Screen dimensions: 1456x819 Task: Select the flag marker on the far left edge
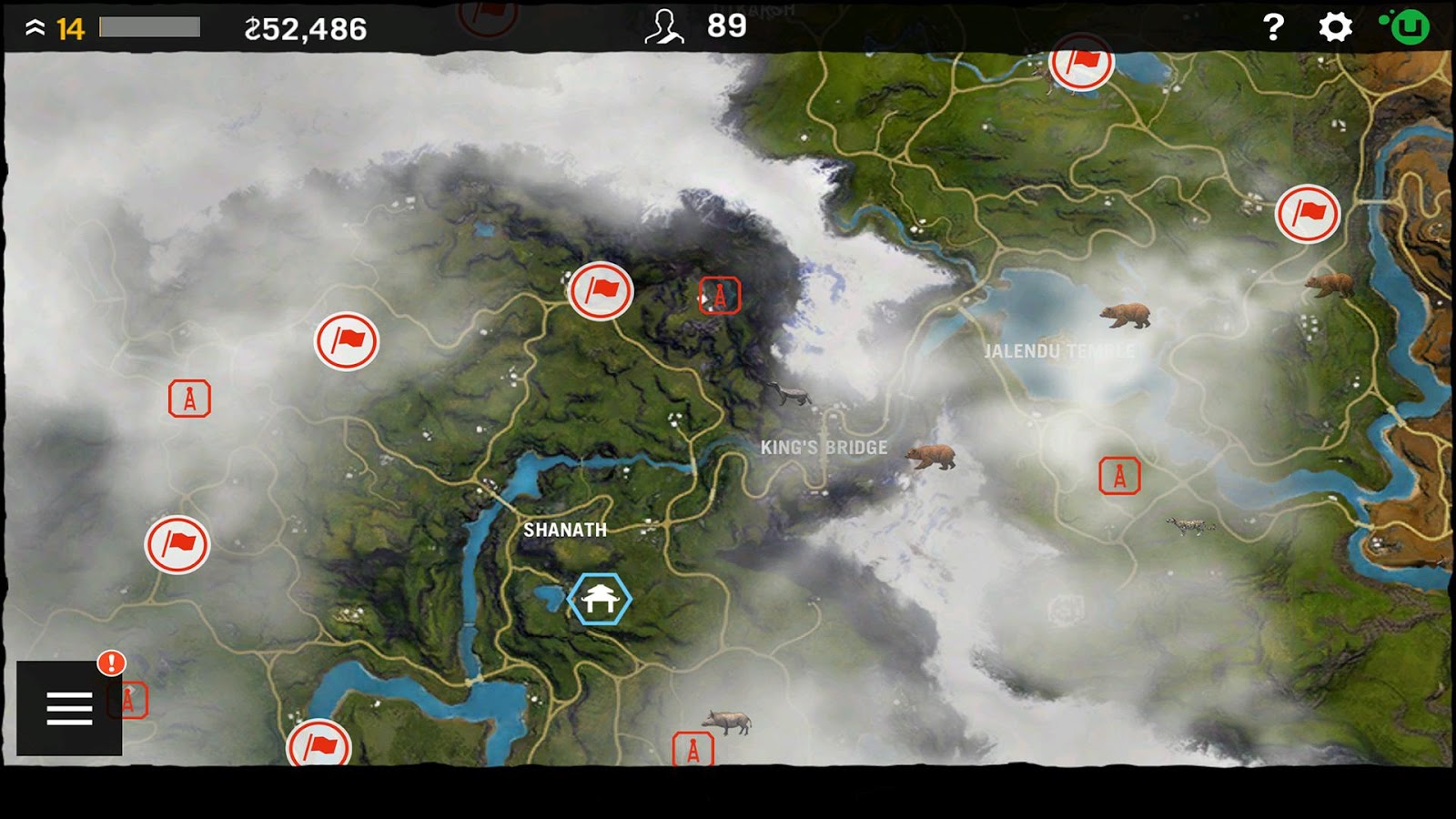(x=176, y=543)
